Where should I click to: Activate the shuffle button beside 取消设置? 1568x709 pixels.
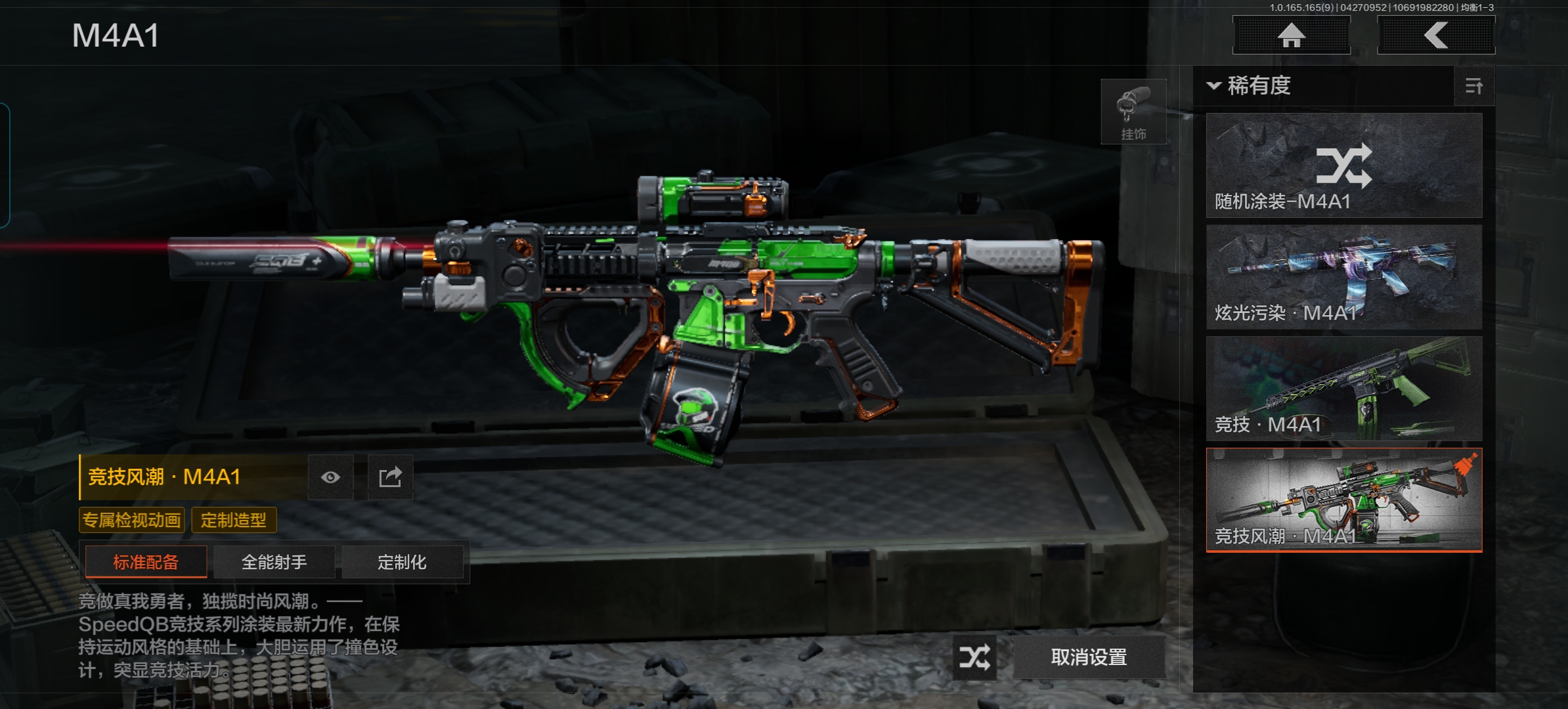coord(974,657)
